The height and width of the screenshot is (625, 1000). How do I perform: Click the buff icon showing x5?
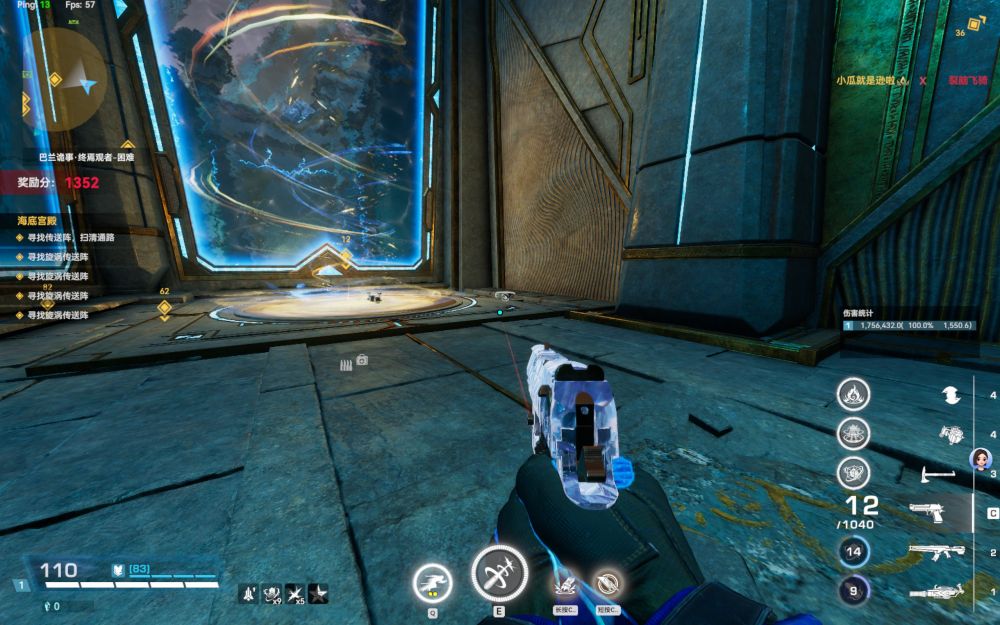click(x=295, y=593)
